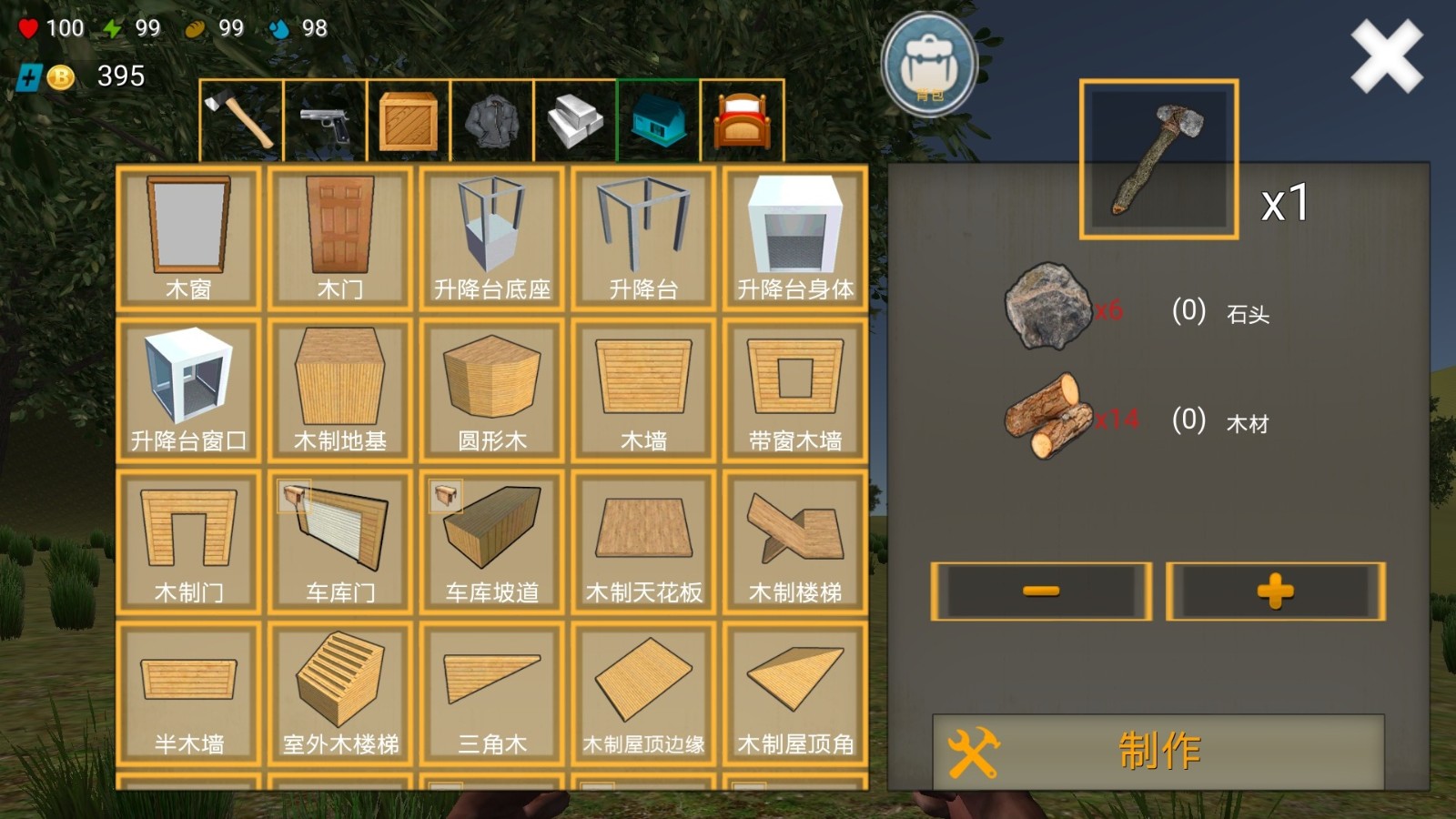Viewport: 1456px width, 819px height.
Task: Click the 制作 craft button
Action: (1158, 751)
